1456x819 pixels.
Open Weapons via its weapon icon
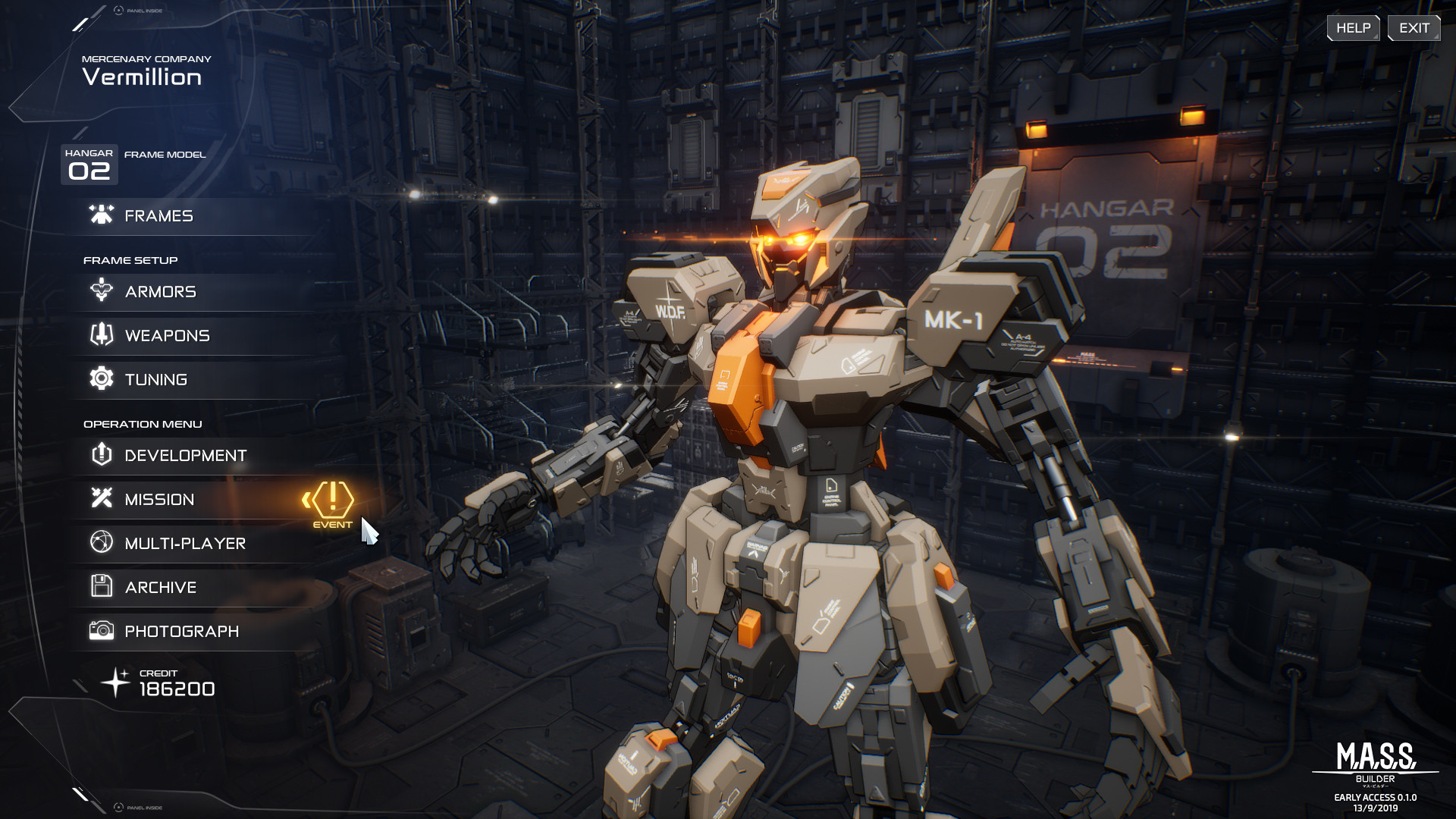pos(99,335)
